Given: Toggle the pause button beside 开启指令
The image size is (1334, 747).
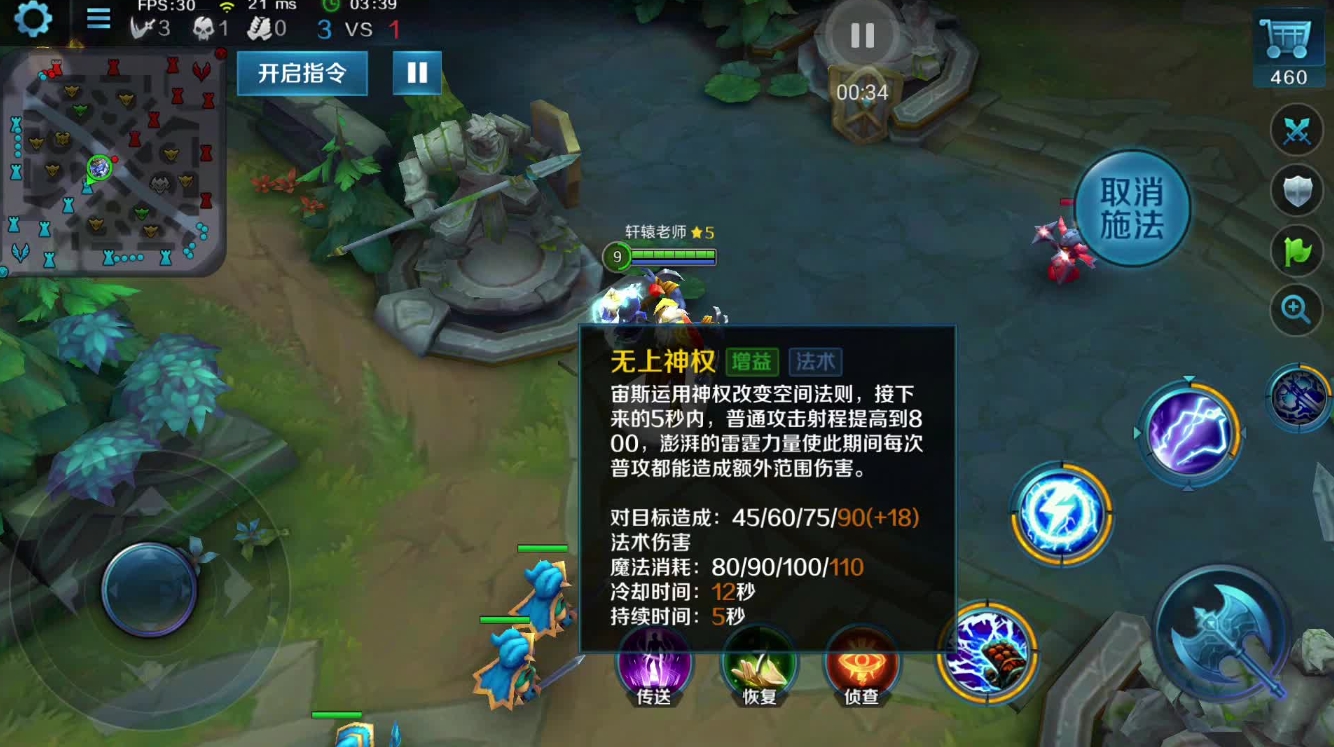Looking at the screenshot, I should coord(417,73).
